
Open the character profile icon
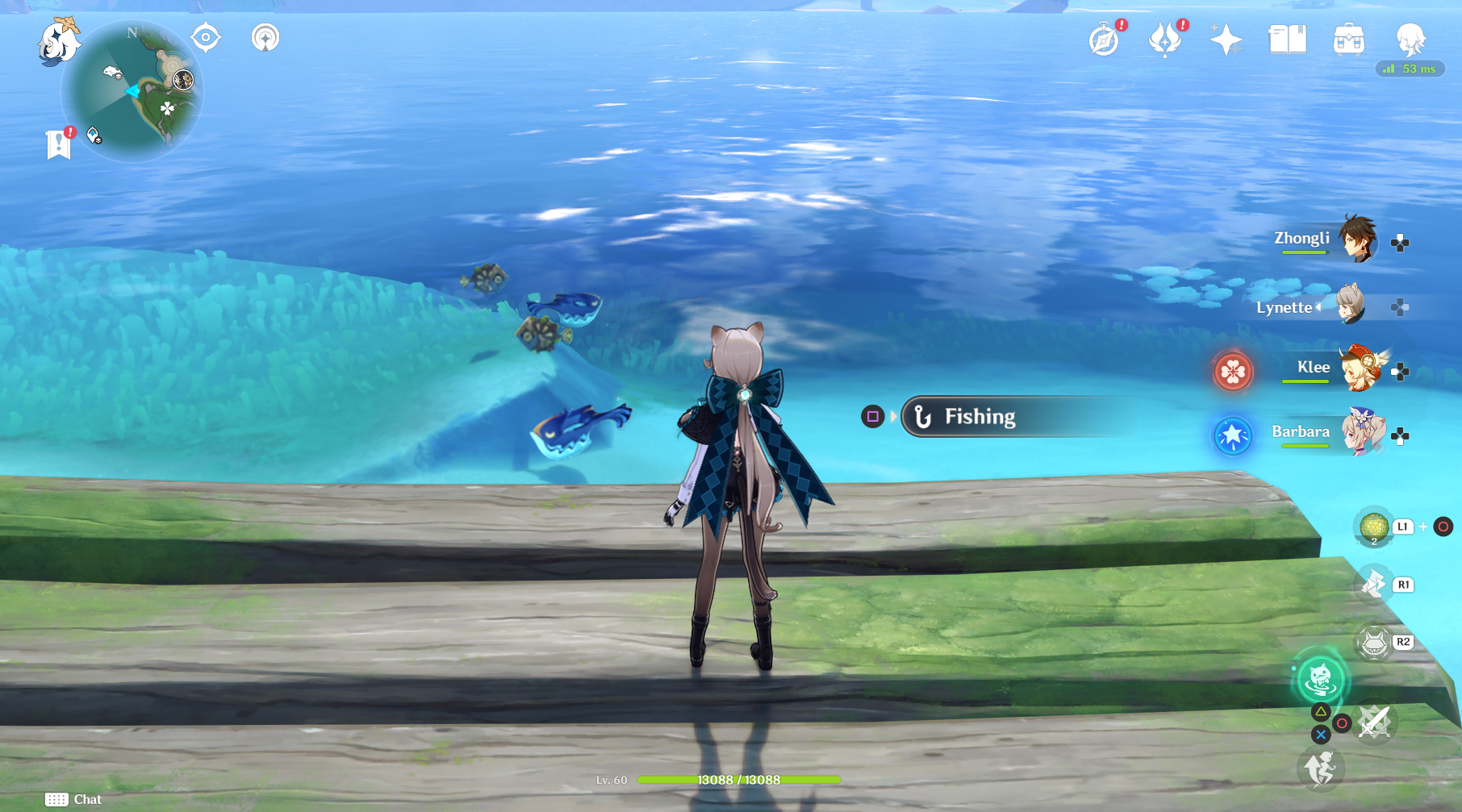(x=1410, y=39)
